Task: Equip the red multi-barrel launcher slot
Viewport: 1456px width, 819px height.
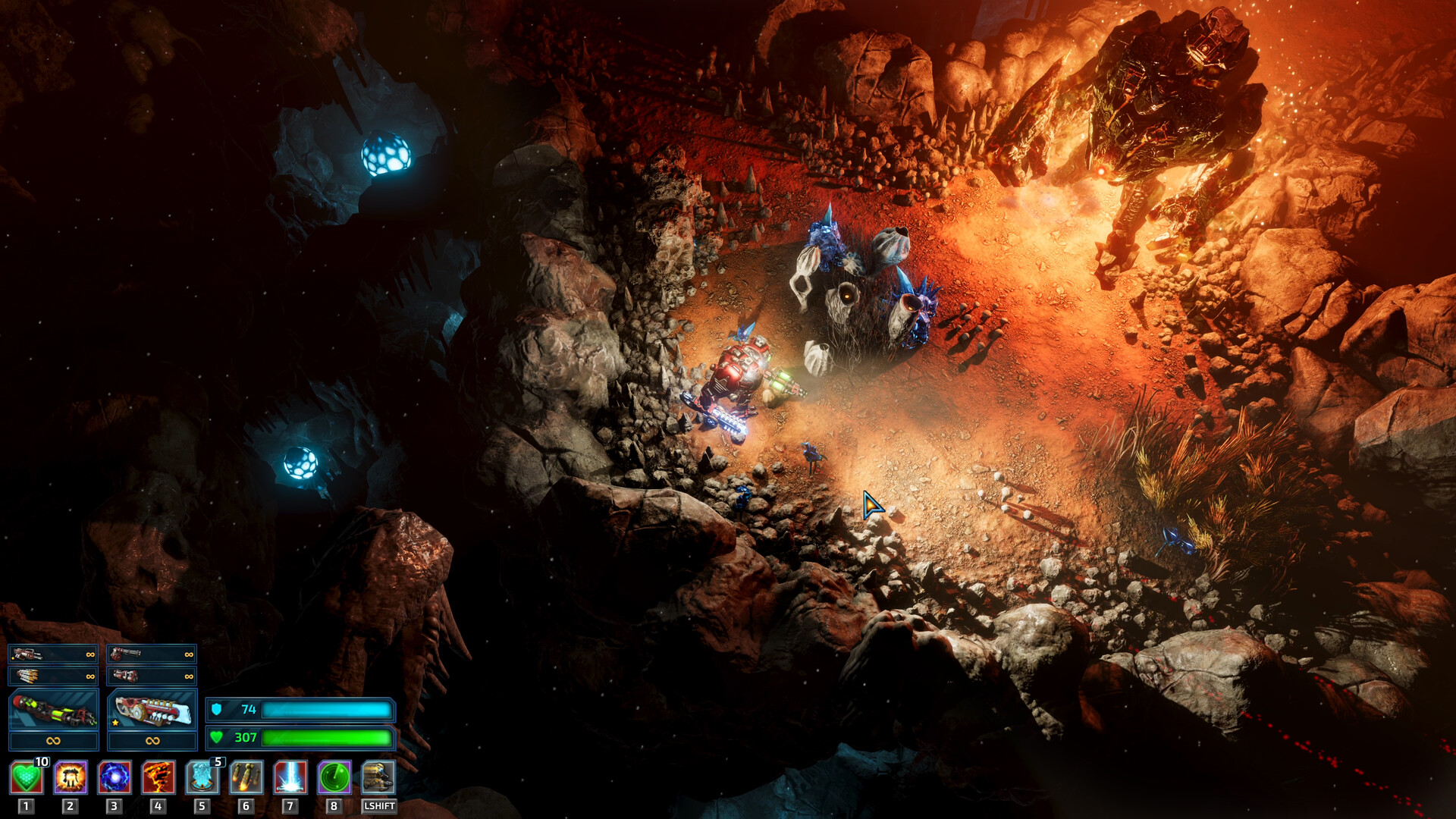Action: 152,675
